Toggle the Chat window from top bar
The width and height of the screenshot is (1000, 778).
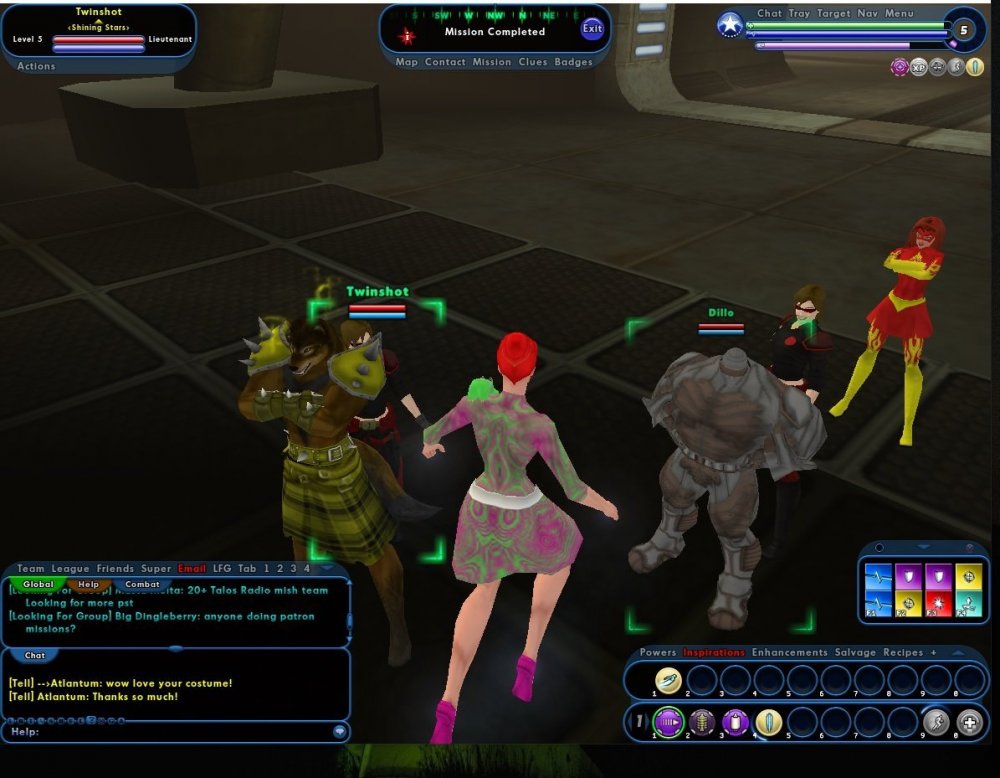tap(769, 14)
